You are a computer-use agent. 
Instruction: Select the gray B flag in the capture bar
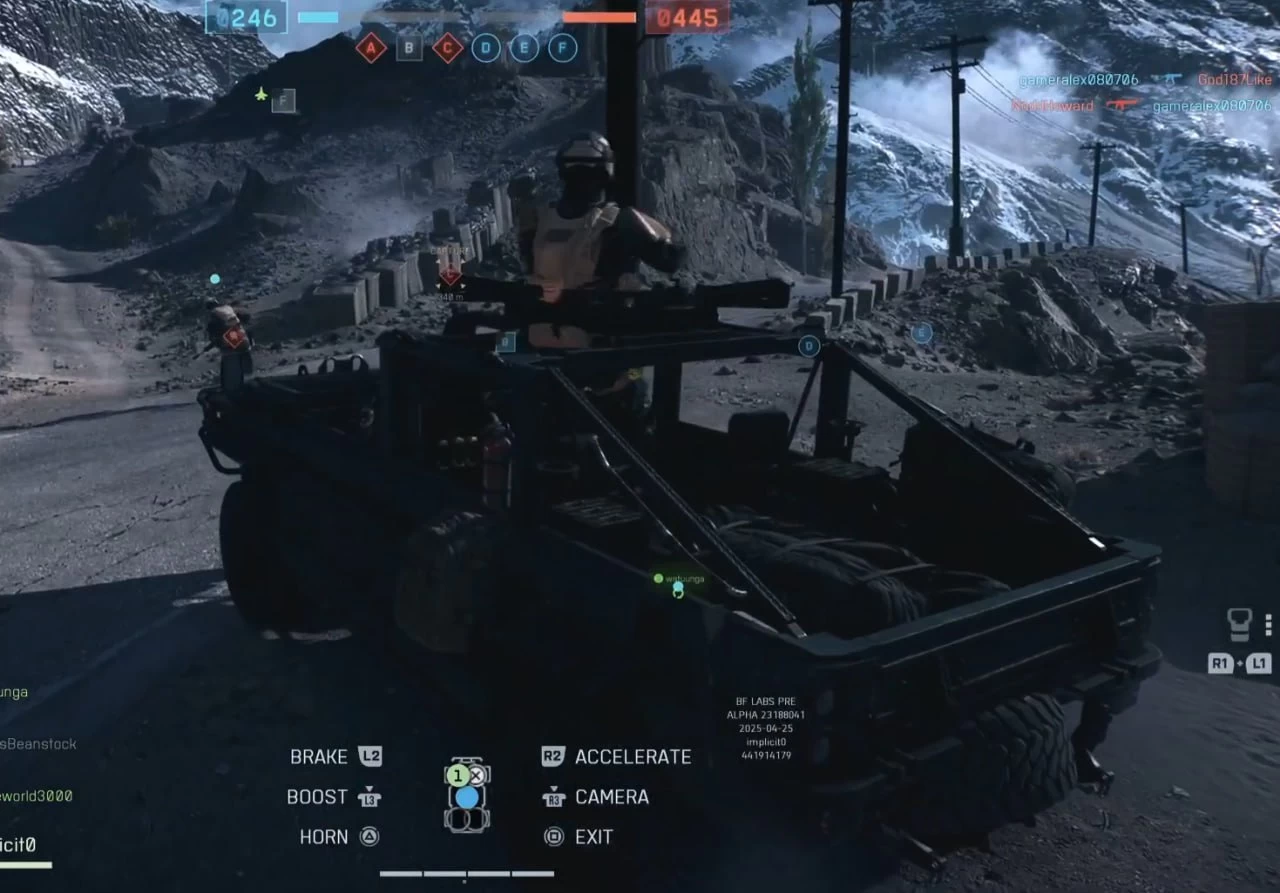click(x=409, y=47)
